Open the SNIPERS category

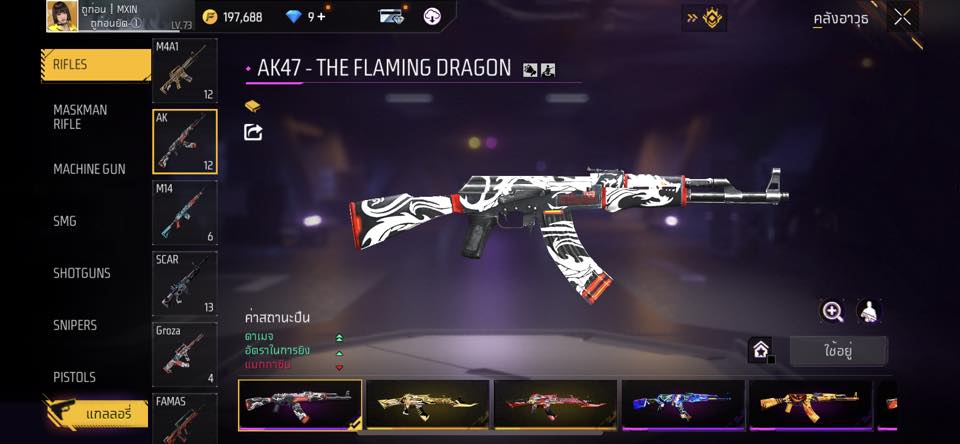(x=75, y=325)
